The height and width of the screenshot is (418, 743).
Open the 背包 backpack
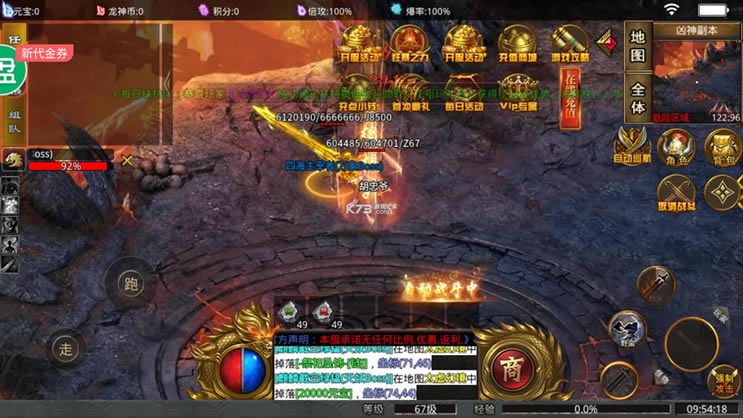click(x=721, y=147)
